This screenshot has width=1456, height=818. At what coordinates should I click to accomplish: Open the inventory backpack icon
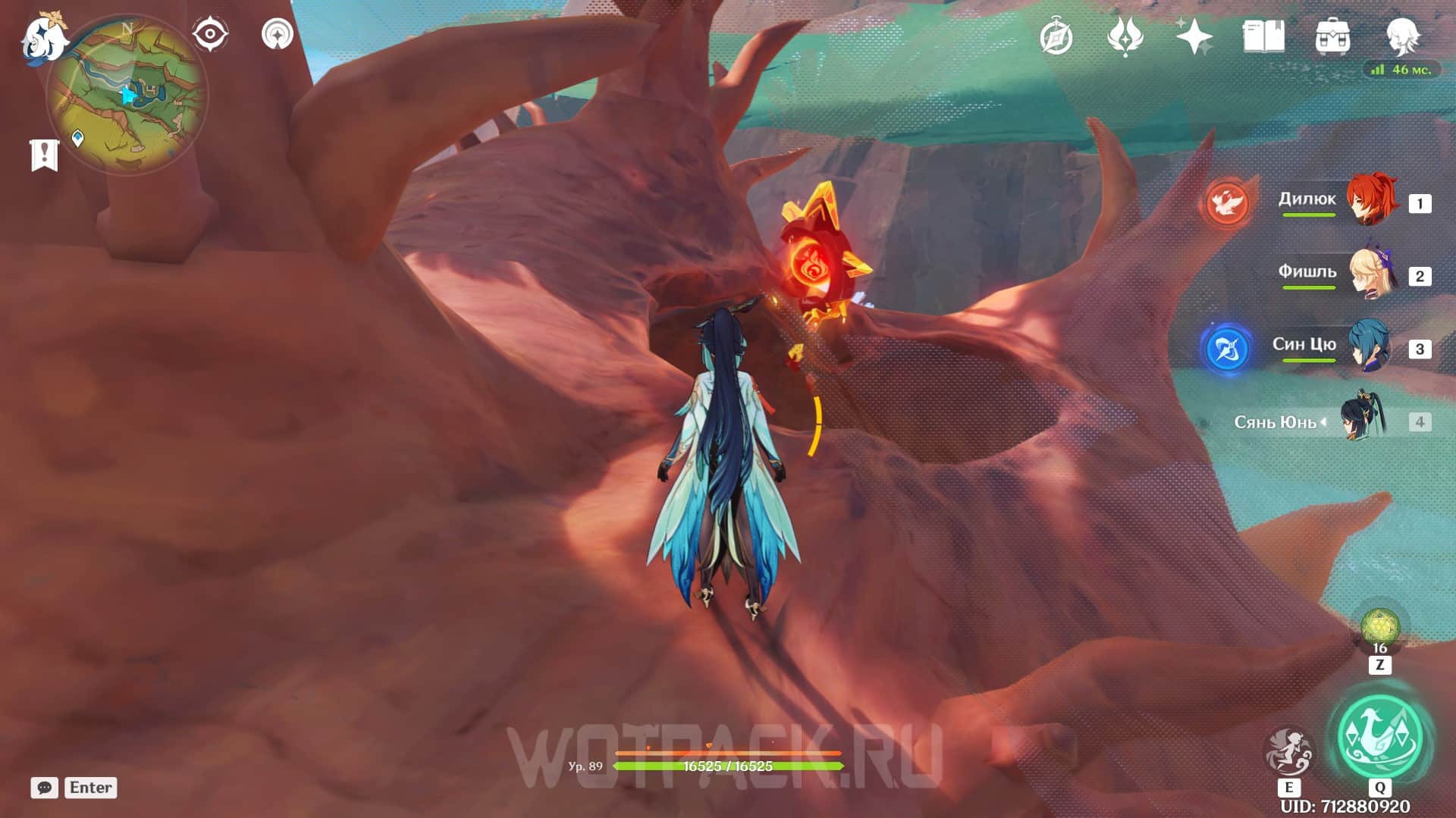[x=1332, y=36]
